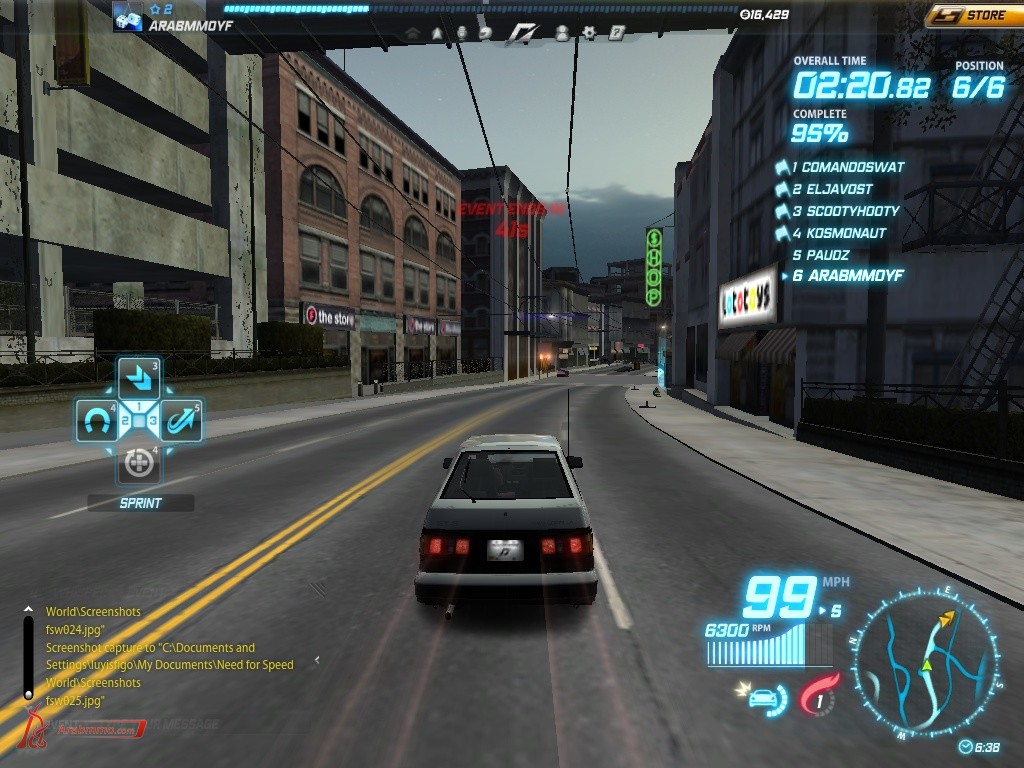Open the help question-mark icon
1024x768 pixels.
pyautogui.click(x=617, y=33)
